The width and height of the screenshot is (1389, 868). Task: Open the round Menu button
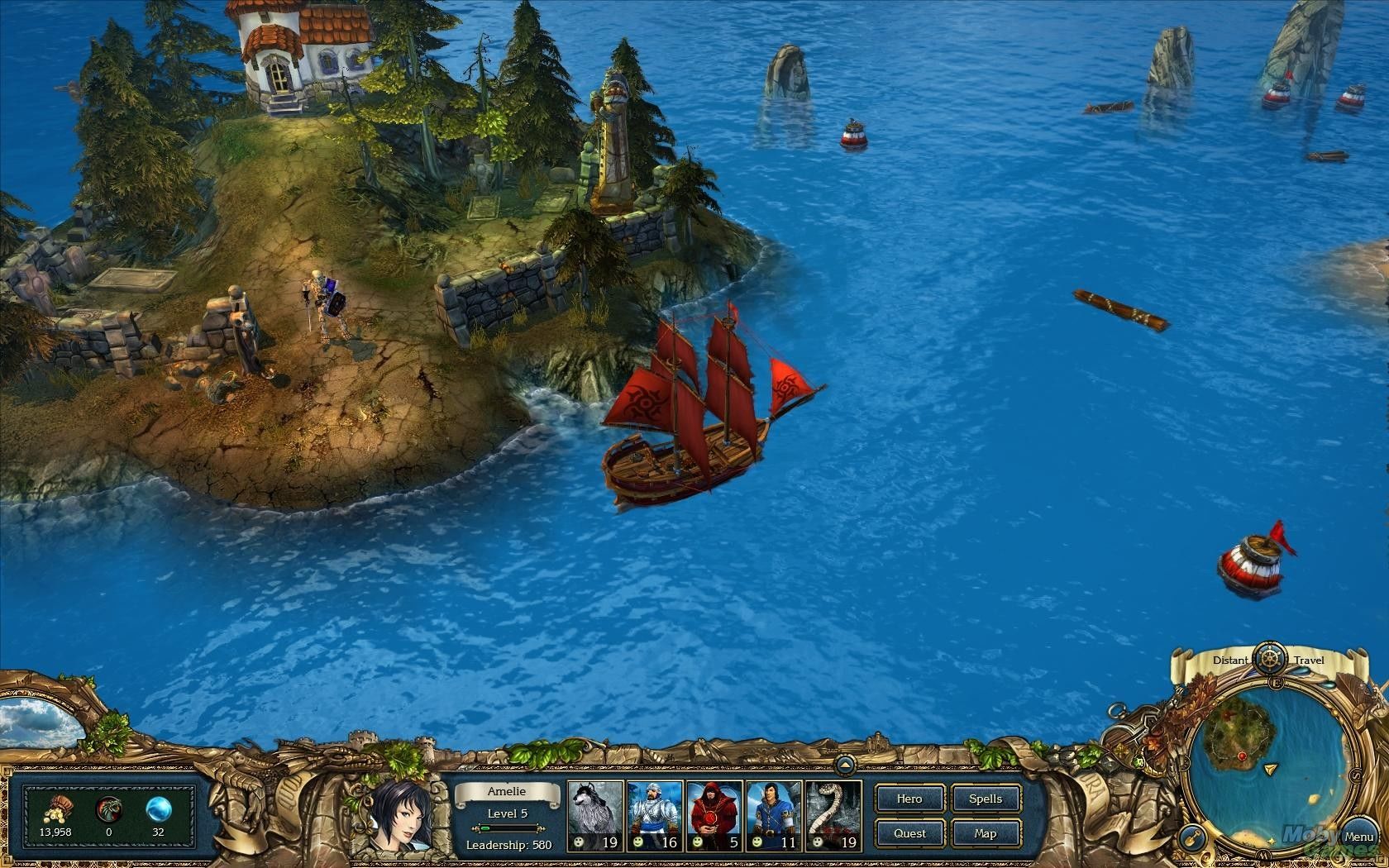click(x=1358, y=837)
